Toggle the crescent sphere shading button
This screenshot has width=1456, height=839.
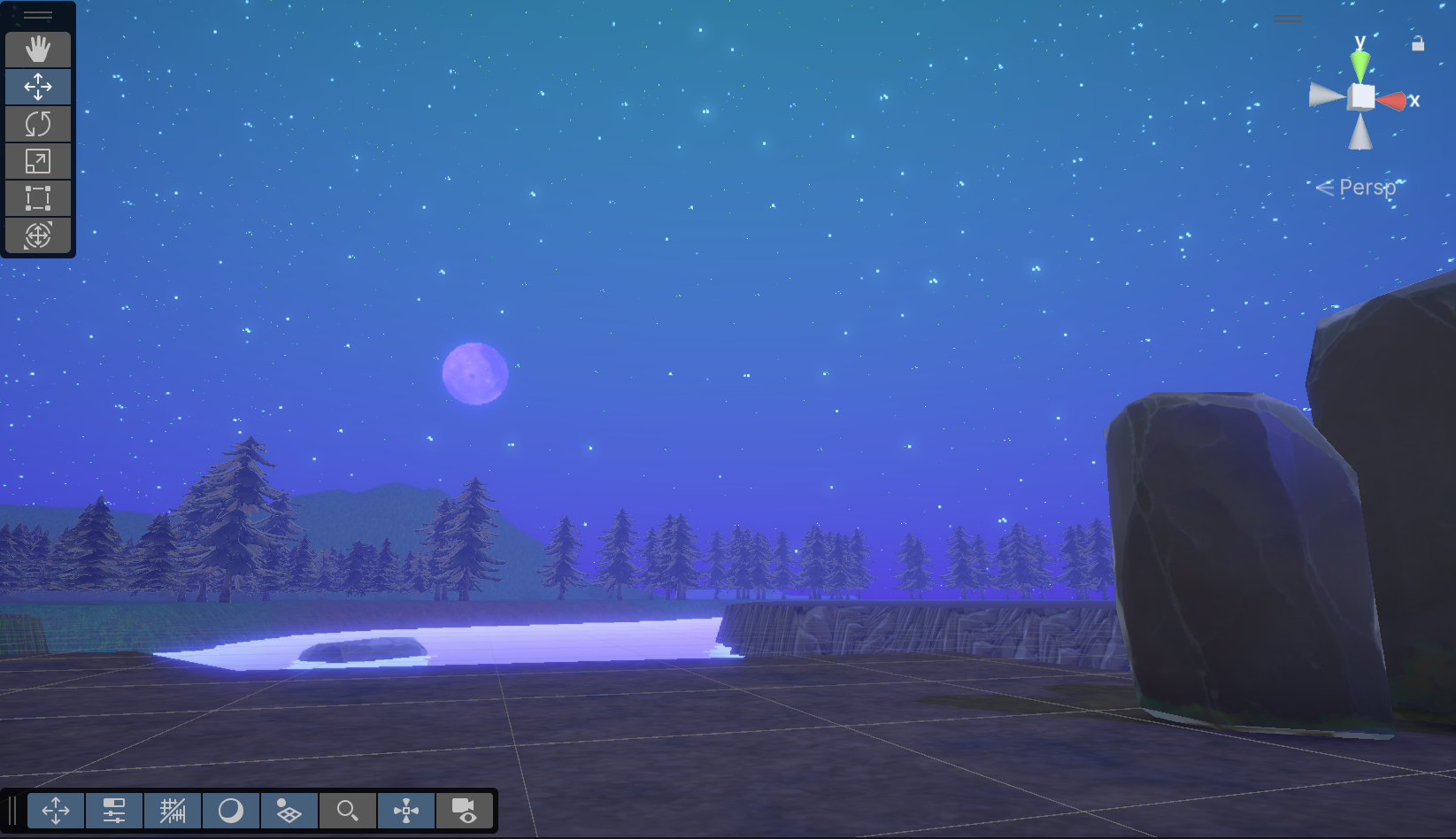pos(231,810)
